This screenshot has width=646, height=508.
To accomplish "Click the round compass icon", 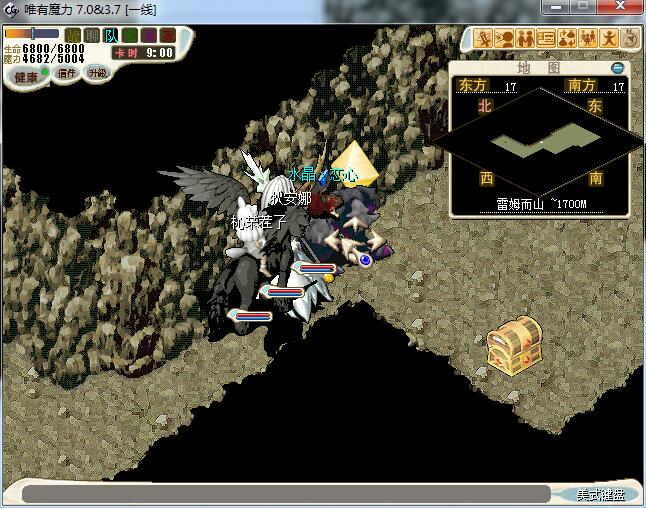I will [630, 39].
